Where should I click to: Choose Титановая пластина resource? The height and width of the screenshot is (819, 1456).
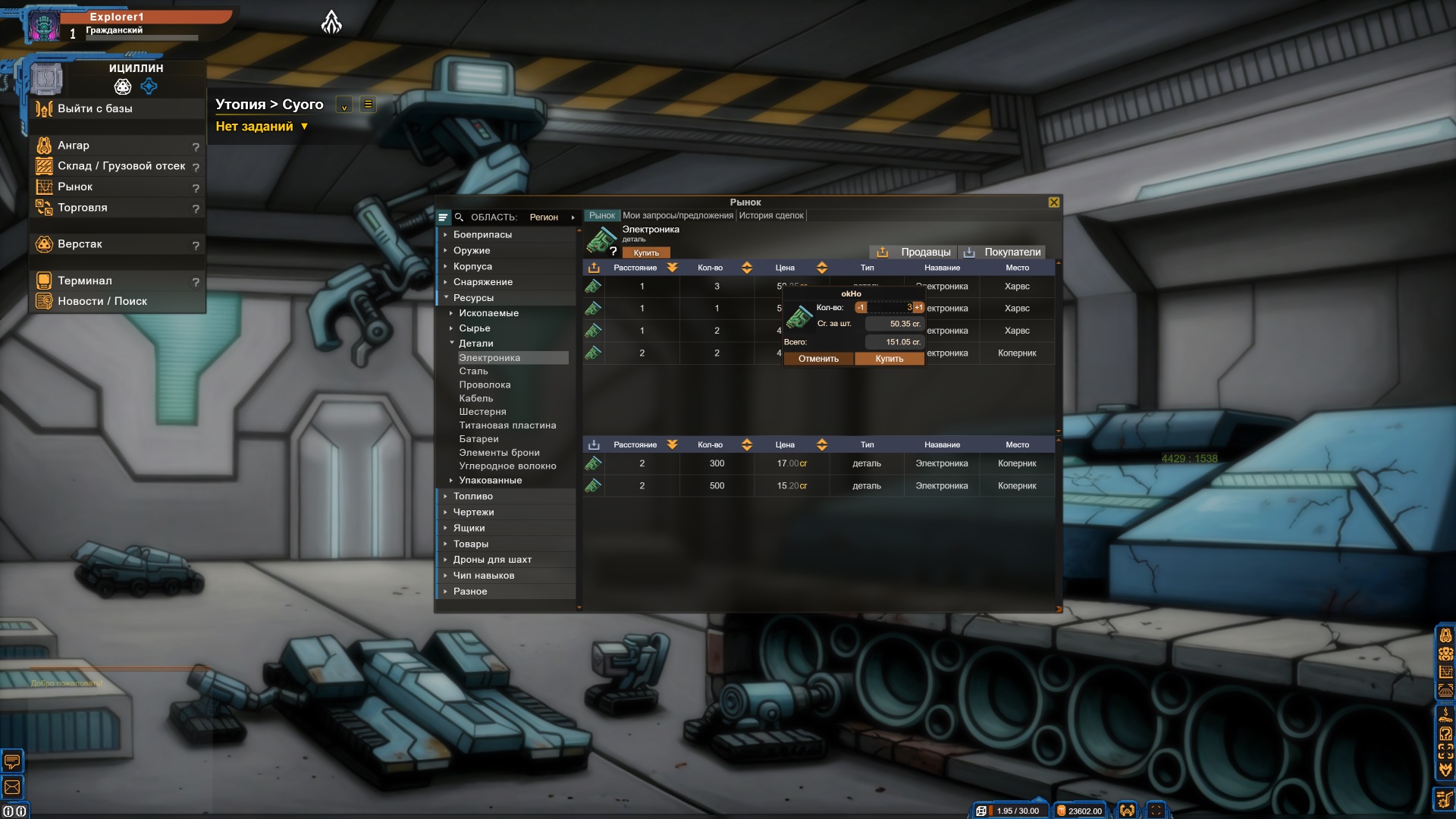(507, 425)
